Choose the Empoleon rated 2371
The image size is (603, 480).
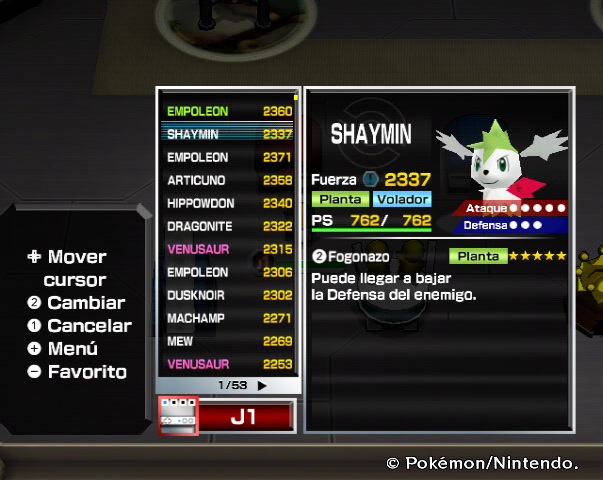point(229,158)
